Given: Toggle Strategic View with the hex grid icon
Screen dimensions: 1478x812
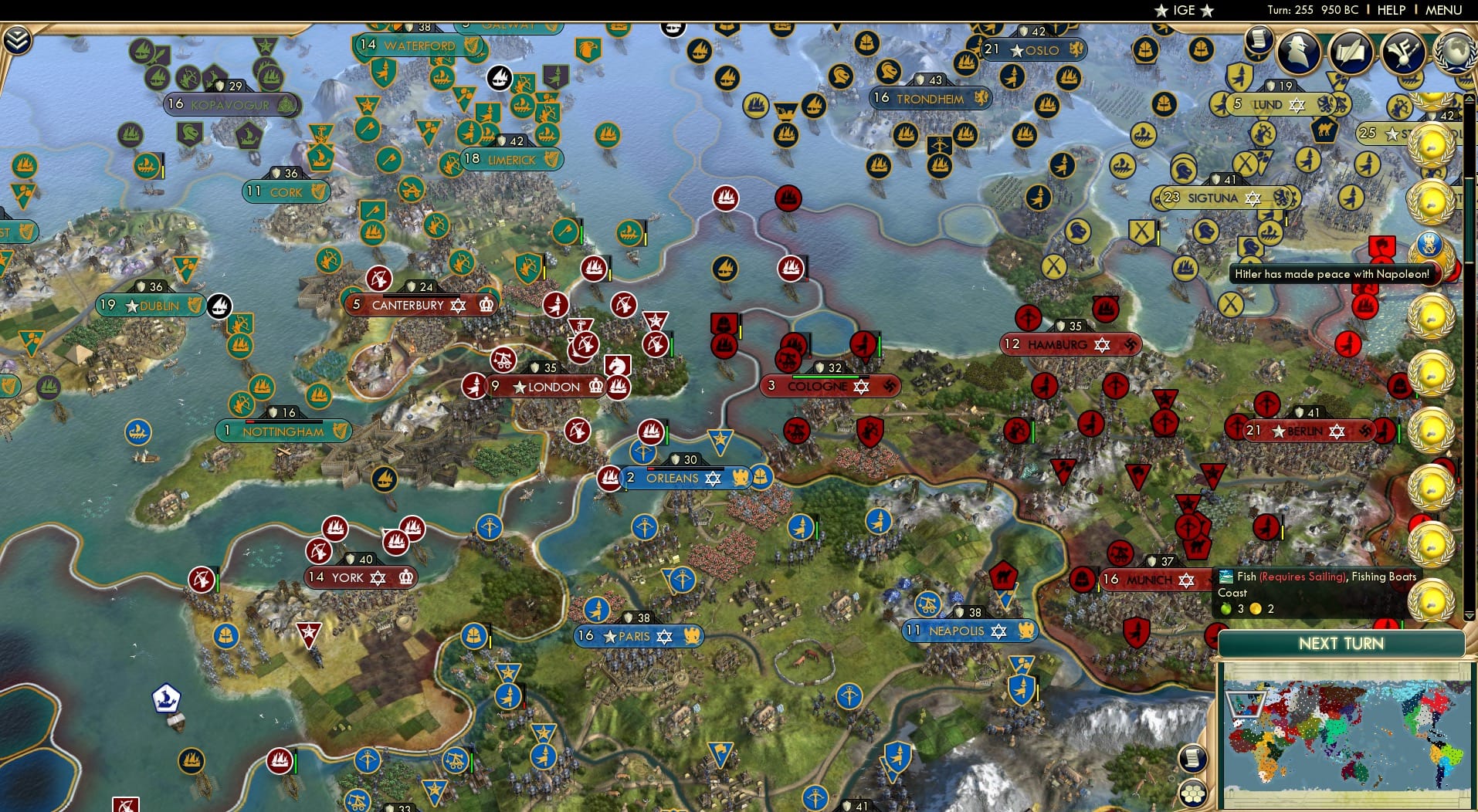Looking at the screenshot, I should click(1193, 792).
